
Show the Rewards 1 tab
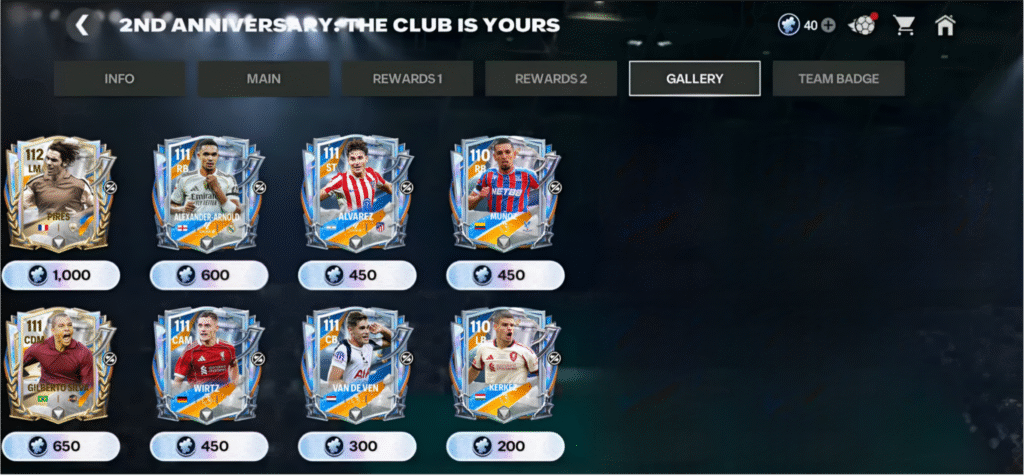pos(407,78)
